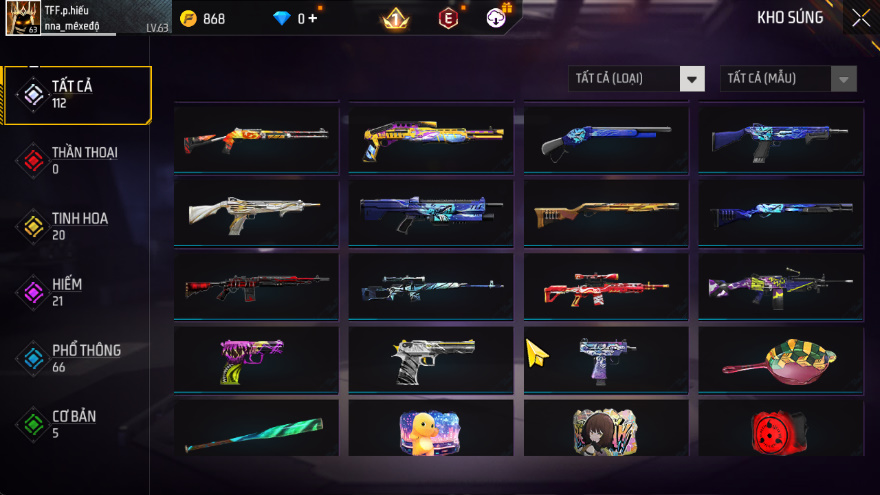Open the player profile avatar
The height and width of the screenshot is (495, 880).
point(22,18)
